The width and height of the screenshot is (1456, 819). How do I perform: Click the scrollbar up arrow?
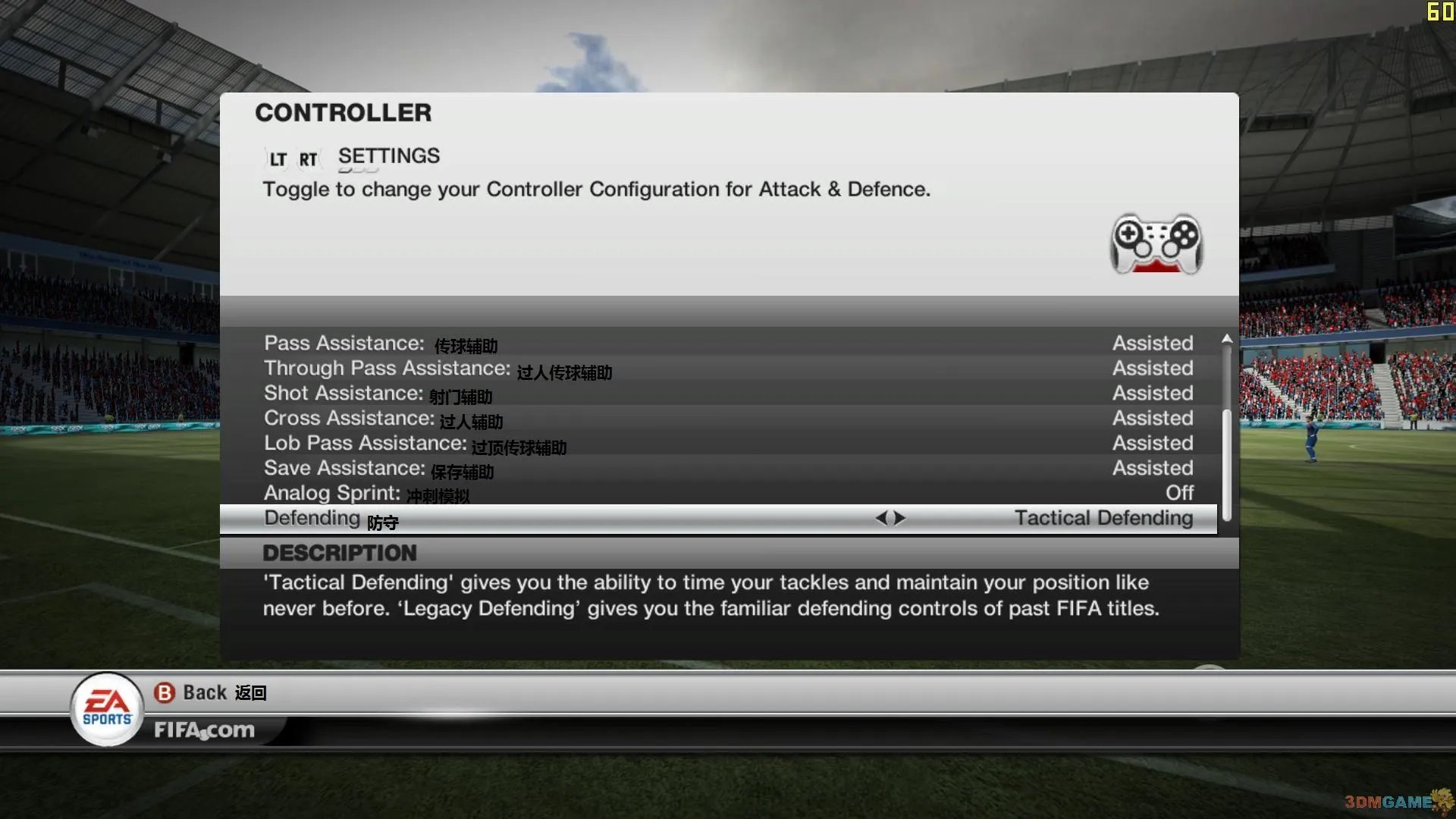pyautogui.click(x=1226, y=339)
